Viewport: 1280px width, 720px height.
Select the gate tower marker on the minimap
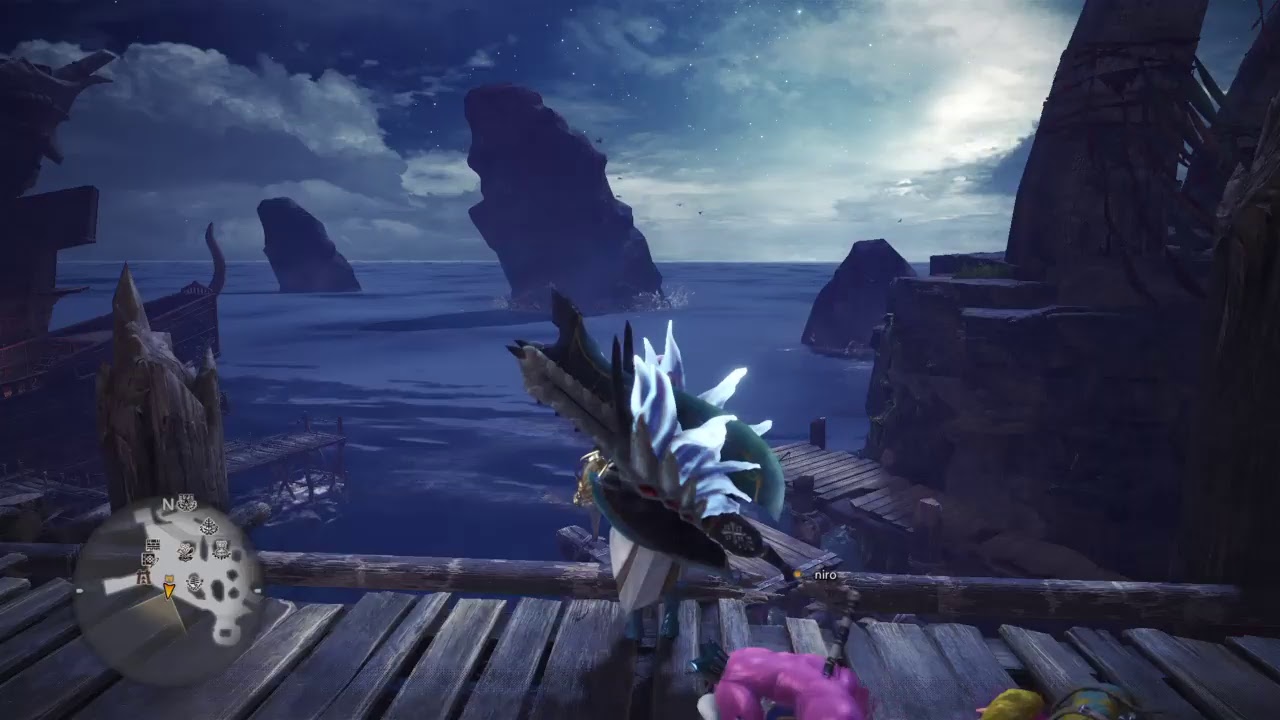coord(142,577)
